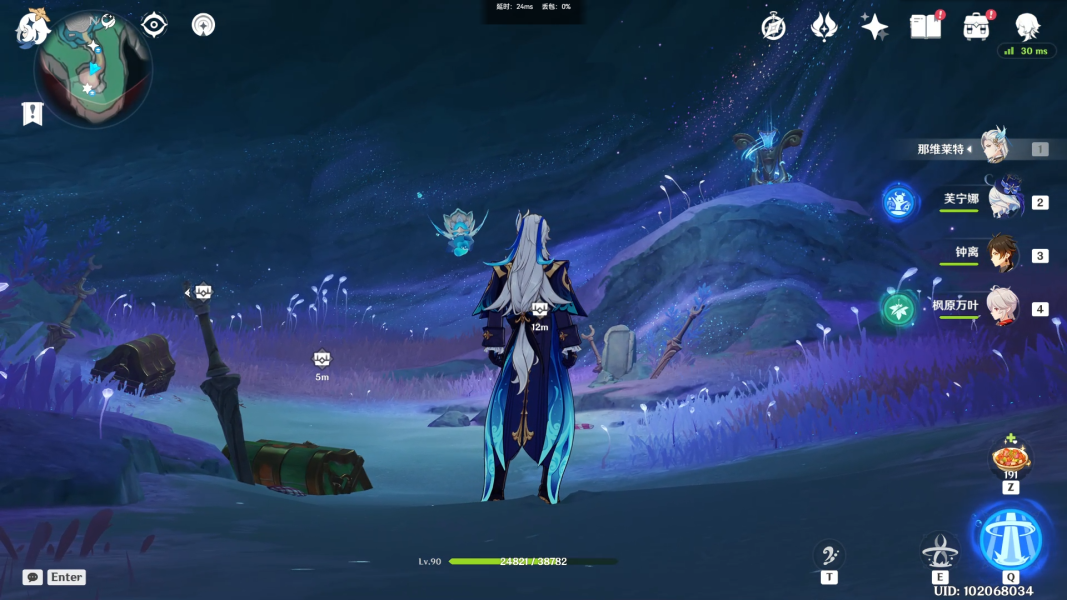Open the Wish menu (winged icon)
The width and height of the screenshot is (1067, 600).
[823, 27]
